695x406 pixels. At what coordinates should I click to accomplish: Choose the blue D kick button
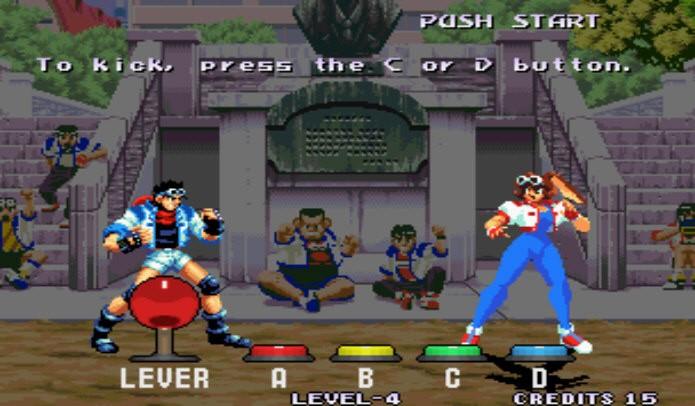point(539,352)
